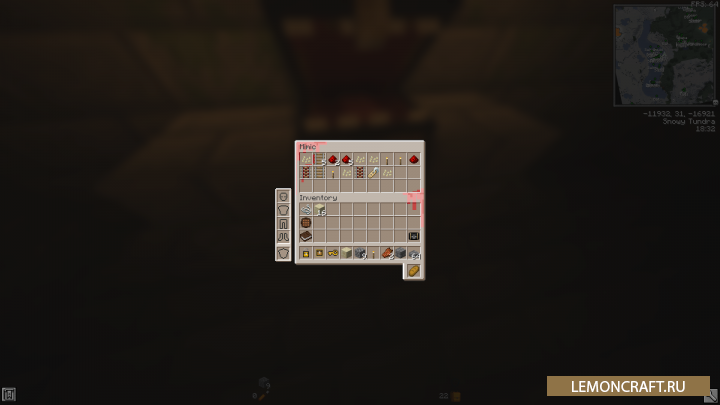720x405 pixels.
Task: Select the sandstone block in the hotbar
Action: point(346,254)
